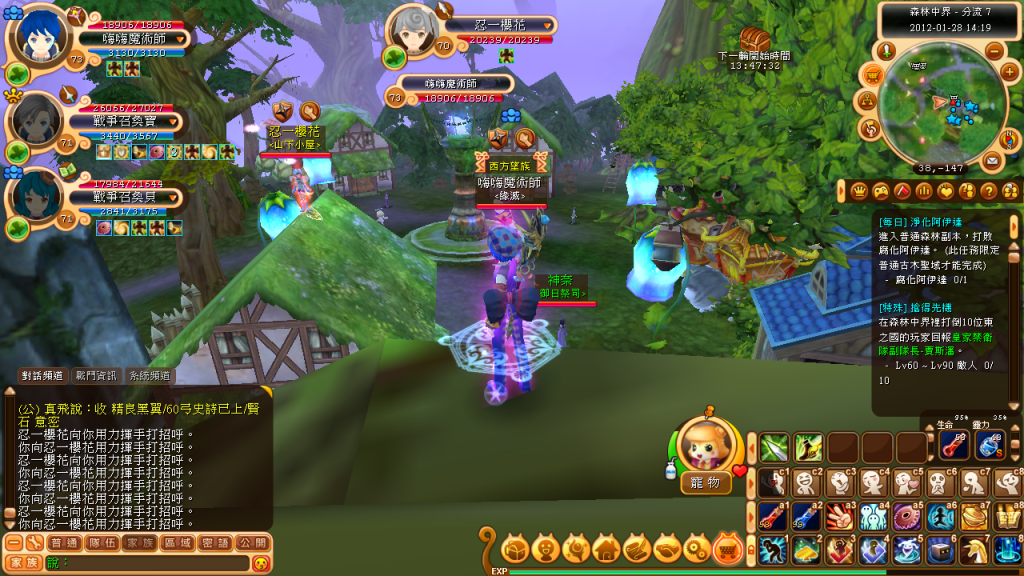Open the help question mark icon
The image size is (1024, 576).
(x=988, y=191)
